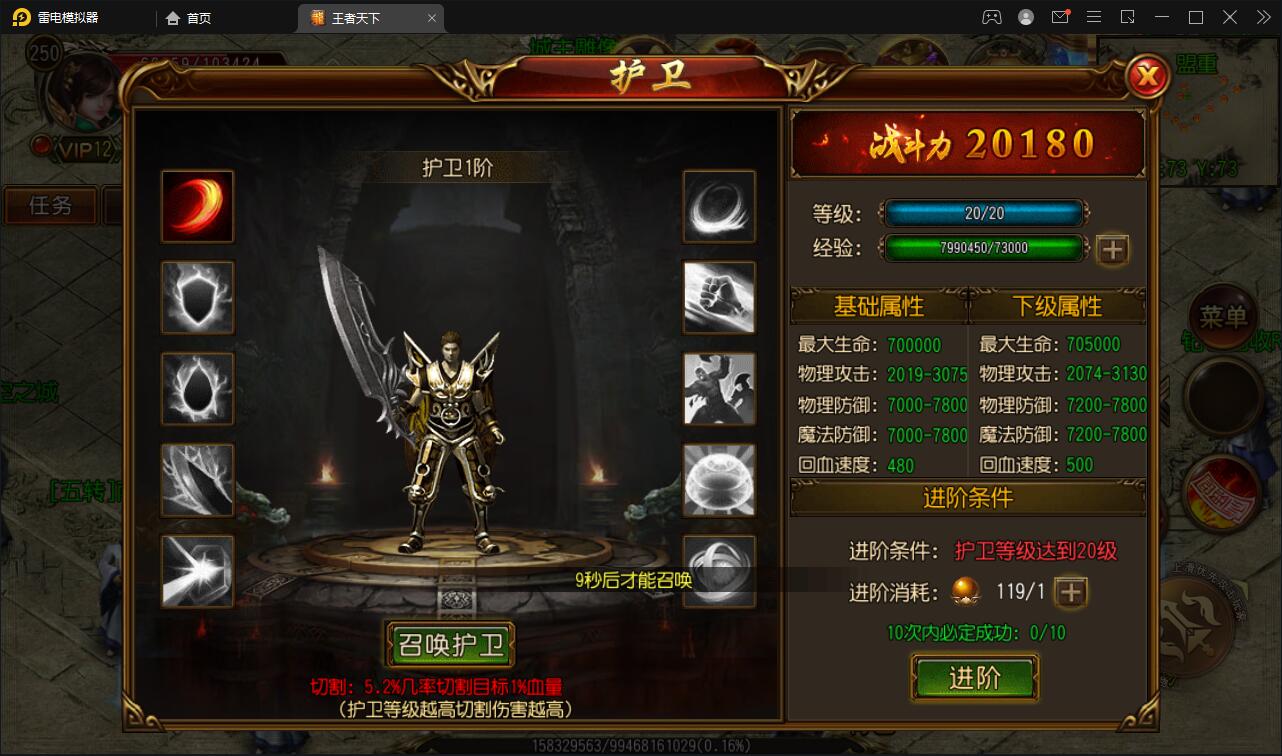Click the lightning shield guard skill icon
Viewport: 1282px width, 756px height.
(x=197, y=297)
